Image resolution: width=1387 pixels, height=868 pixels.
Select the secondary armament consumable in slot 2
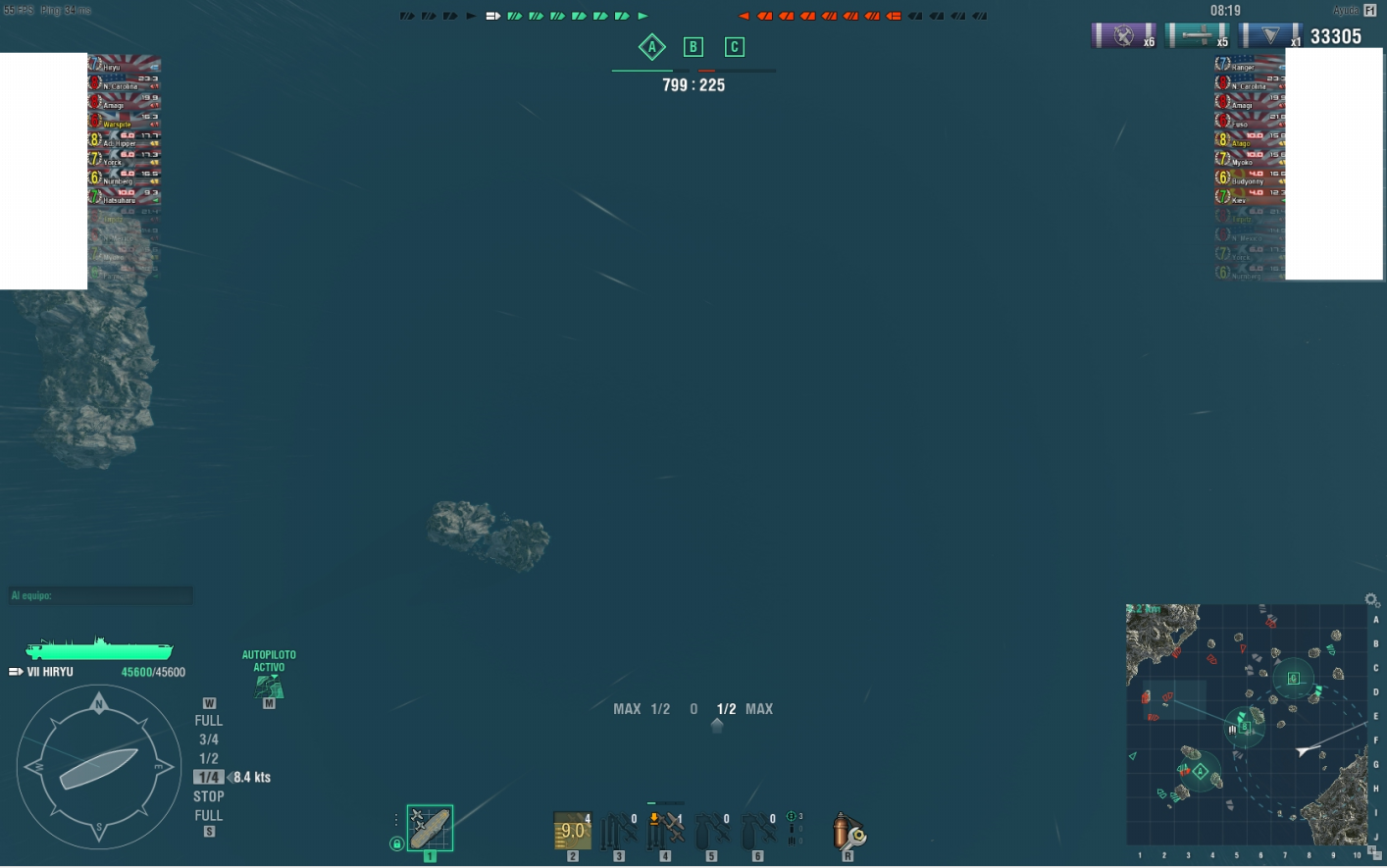[x=572, y=831]
